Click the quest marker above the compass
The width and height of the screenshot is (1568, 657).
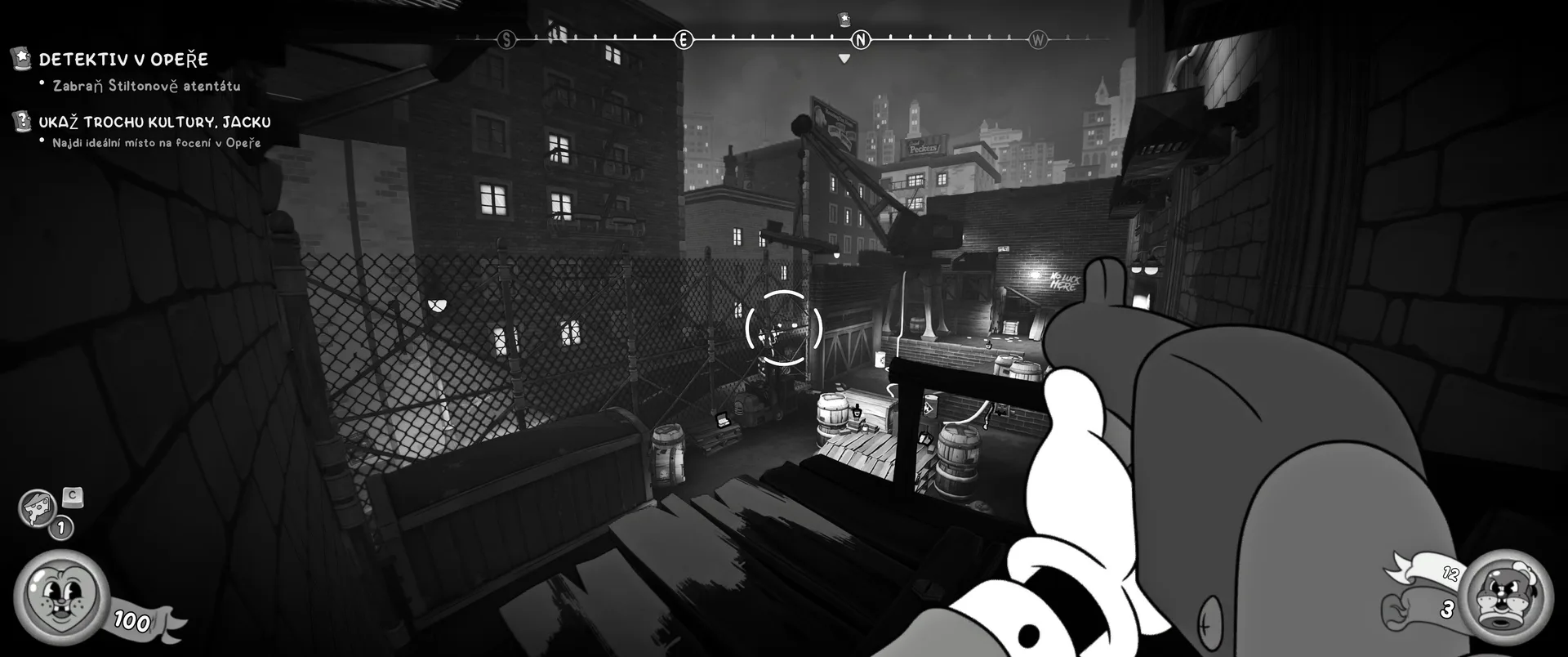844,19
